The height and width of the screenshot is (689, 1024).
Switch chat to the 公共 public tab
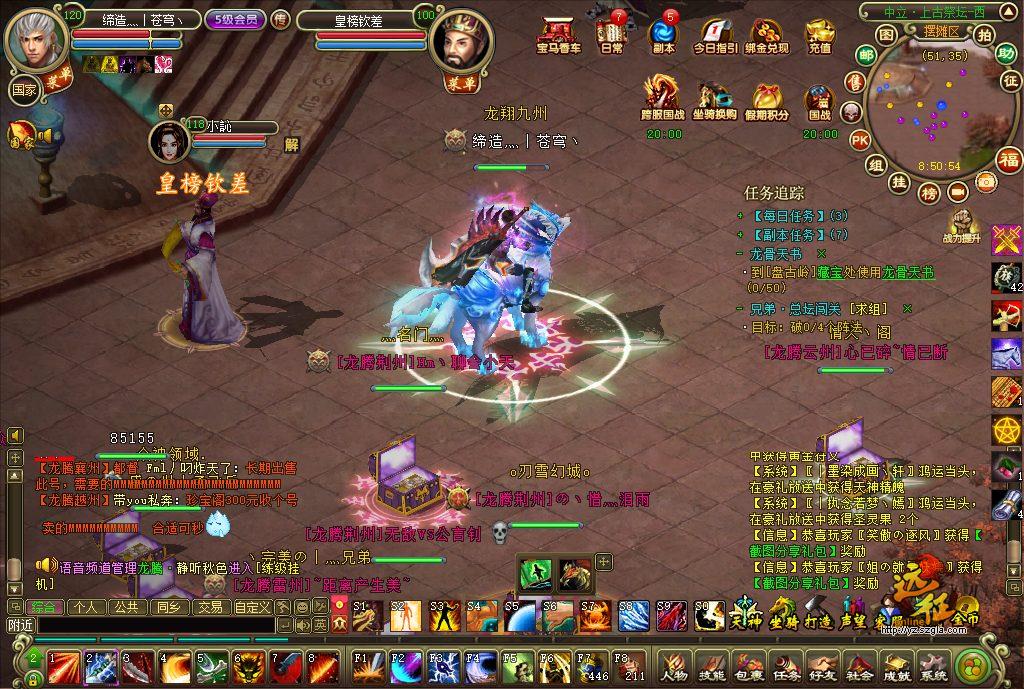pyautogui.click(x=127, y=607)
